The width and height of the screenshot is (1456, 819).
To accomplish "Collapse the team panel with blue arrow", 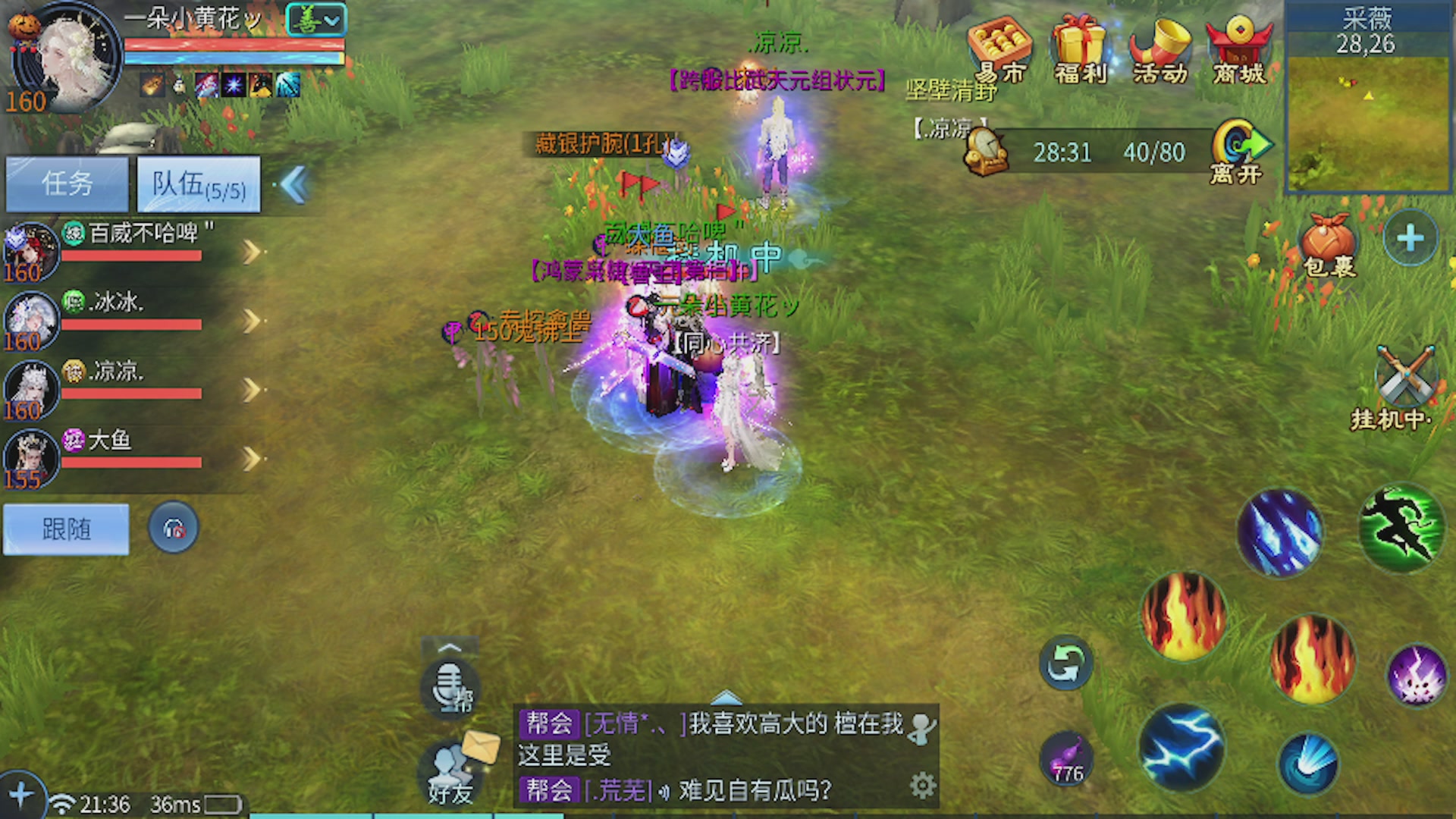I will point(294,186).
